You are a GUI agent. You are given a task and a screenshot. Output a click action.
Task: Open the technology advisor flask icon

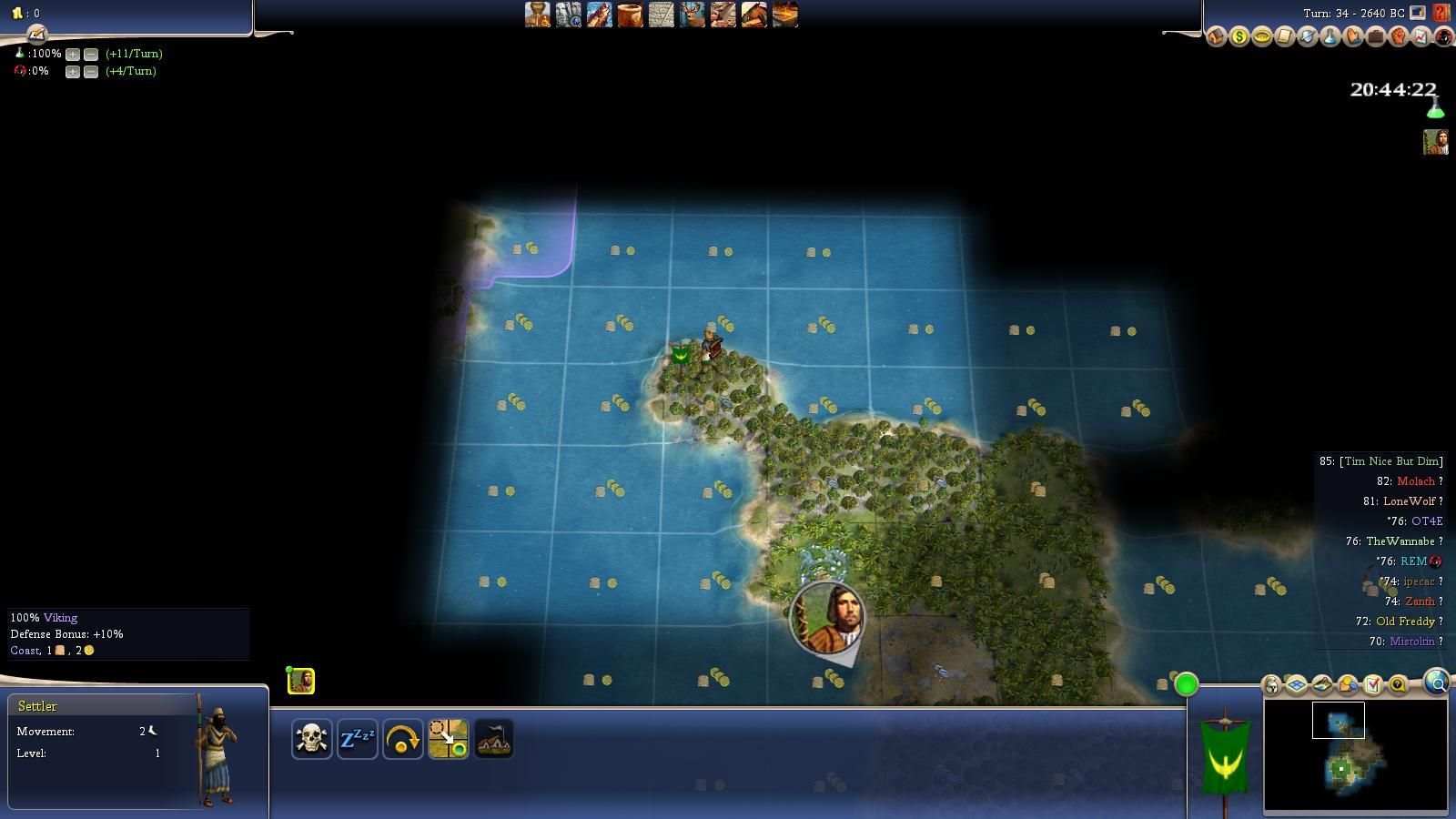click(x=1330, y=37)
